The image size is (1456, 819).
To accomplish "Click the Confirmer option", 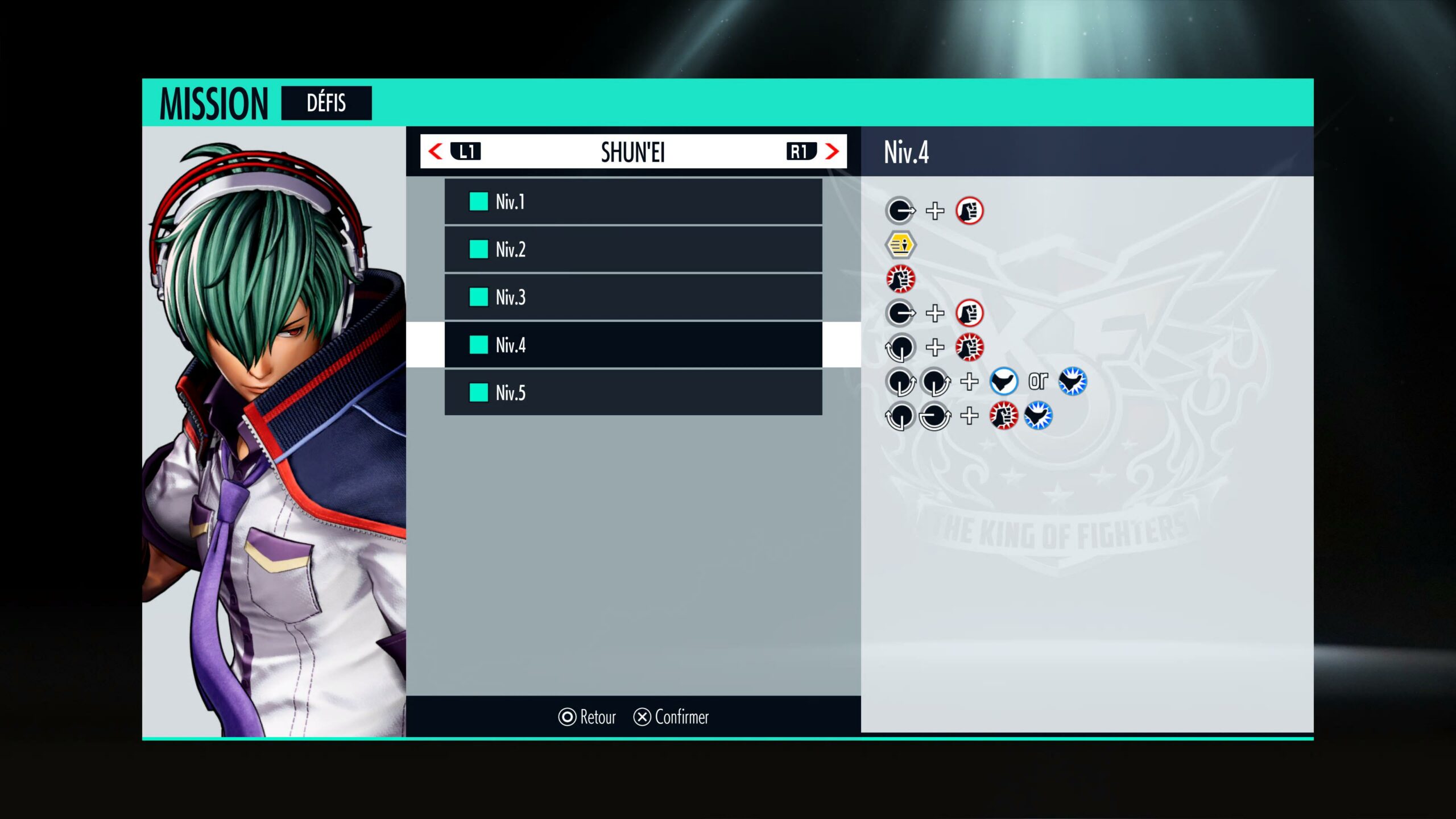I will click(x=671, y=717).
